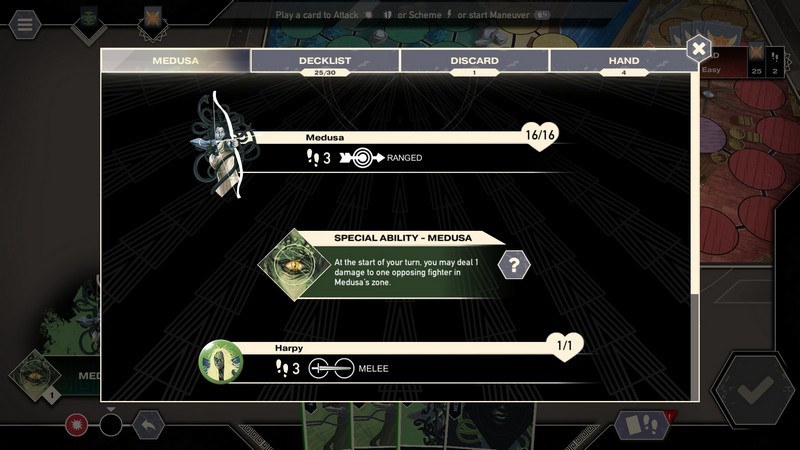Show the Hand tab

tap(623, 61)
